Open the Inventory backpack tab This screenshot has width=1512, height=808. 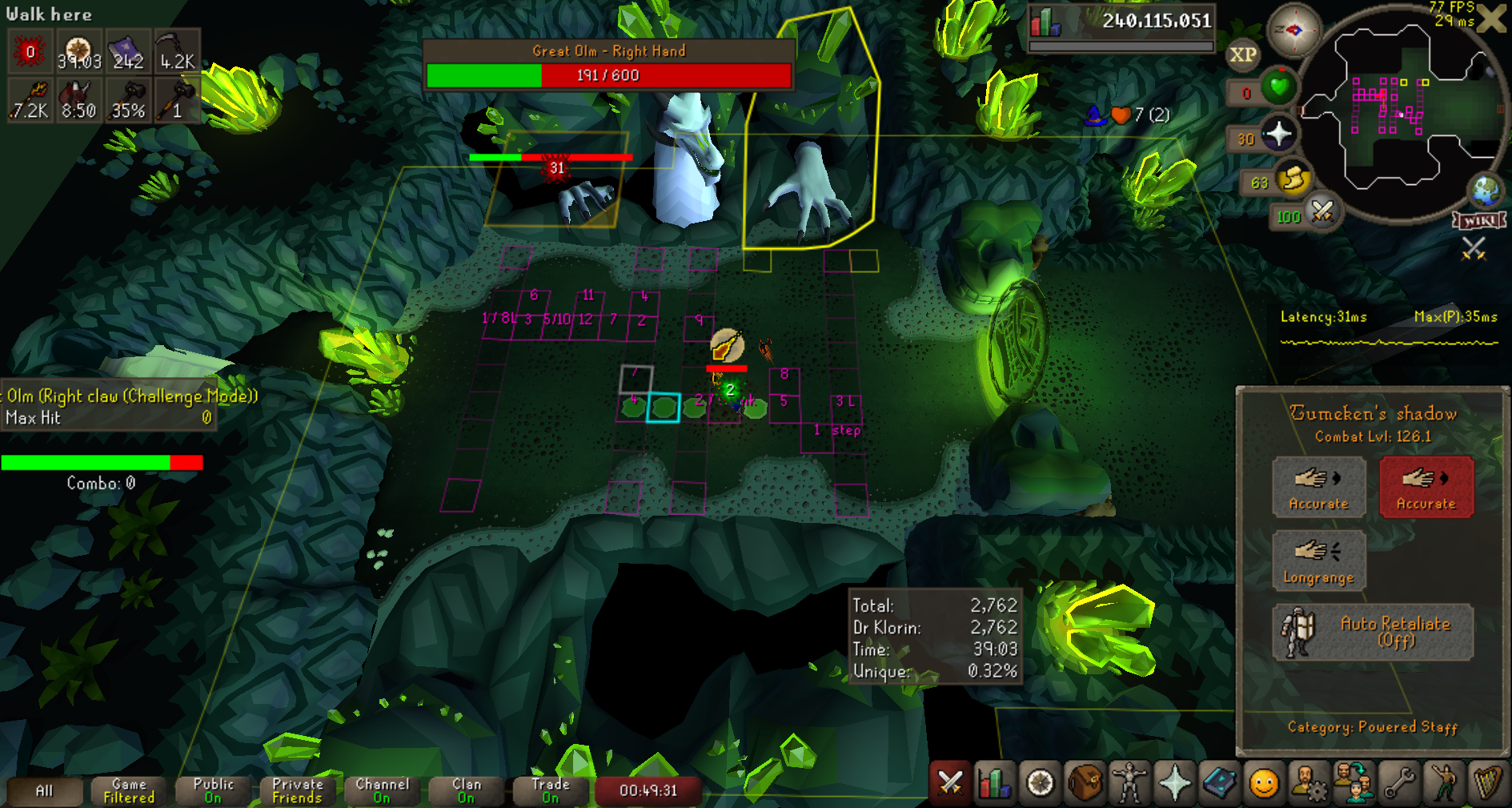click(1085, 783)
